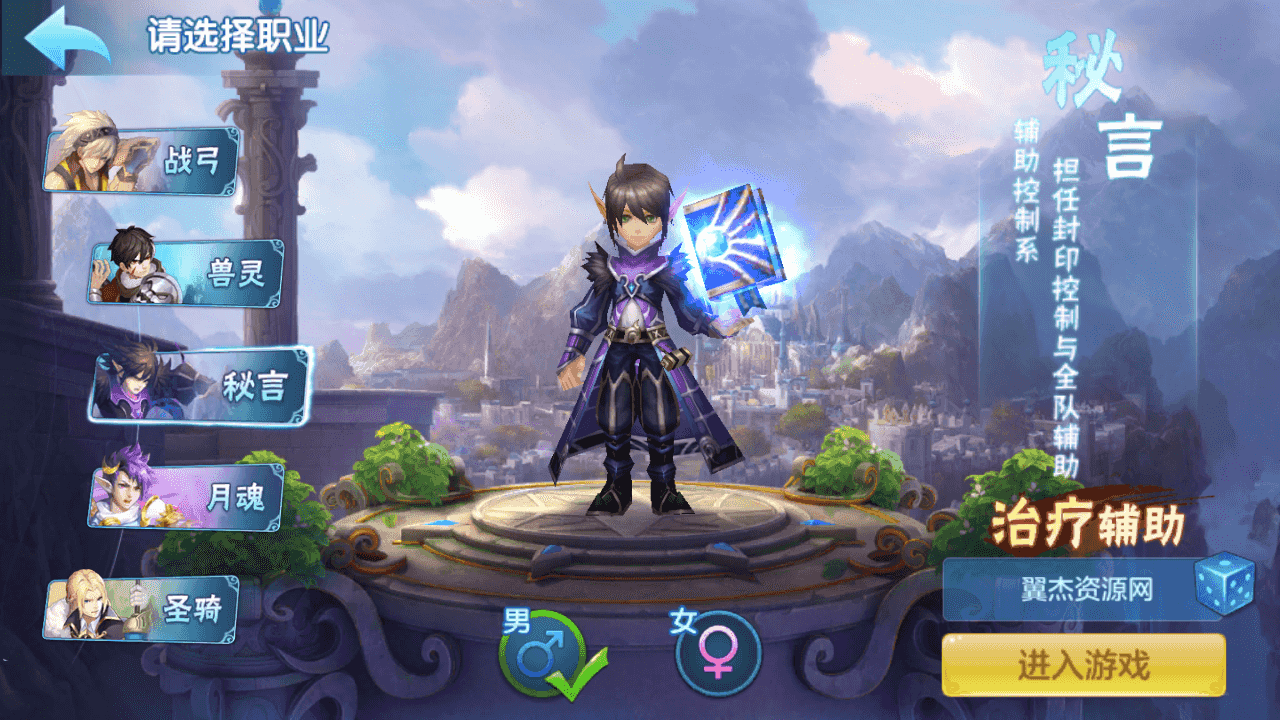Edit the character name field
The width and height of the screenshot is (1280, 720).
point(1070,589)
